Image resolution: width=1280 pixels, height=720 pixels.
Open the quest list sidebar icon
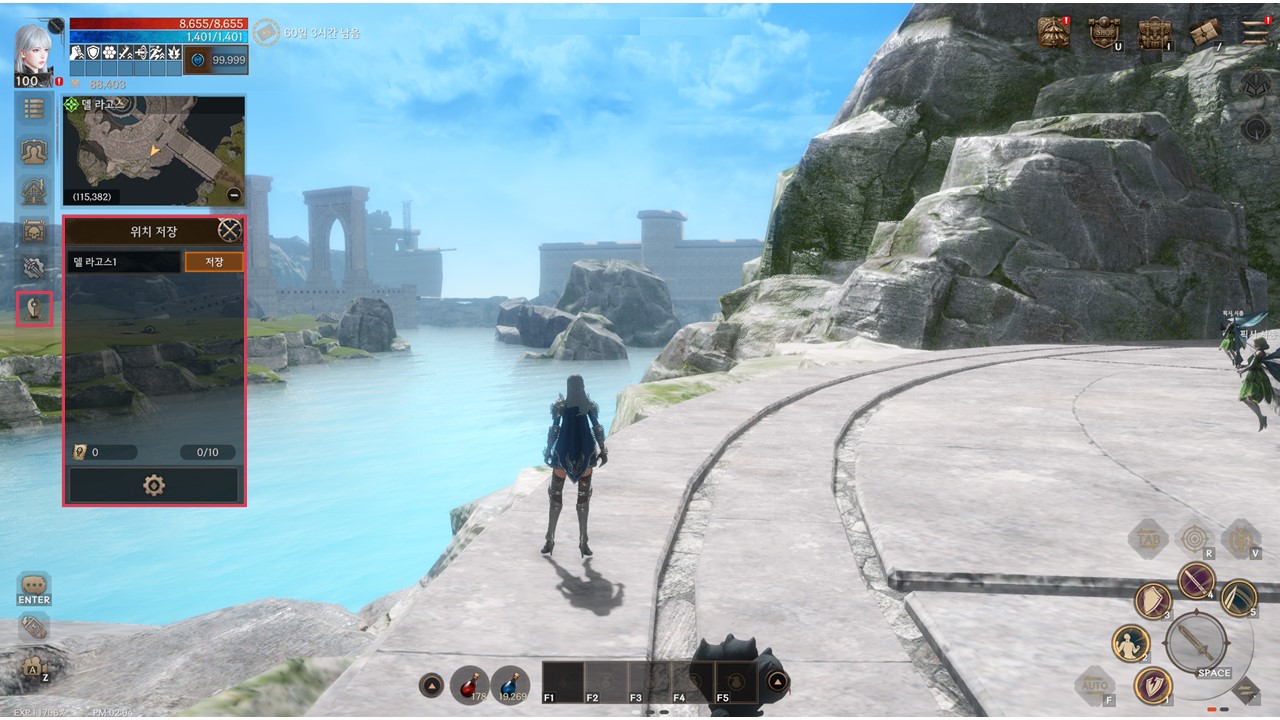point(35,109)
